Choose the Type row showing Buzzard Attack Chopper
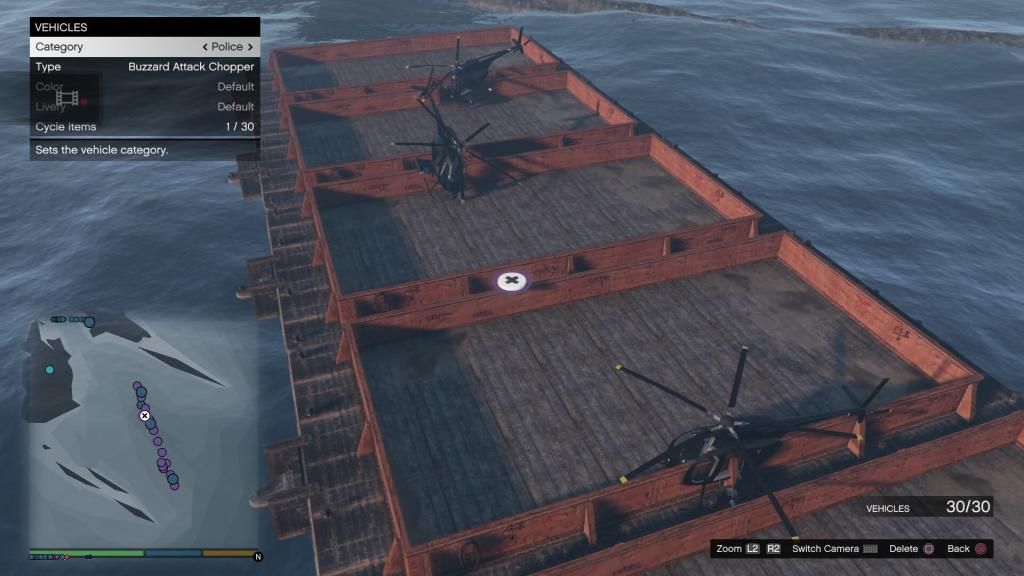 click(144, 67)
